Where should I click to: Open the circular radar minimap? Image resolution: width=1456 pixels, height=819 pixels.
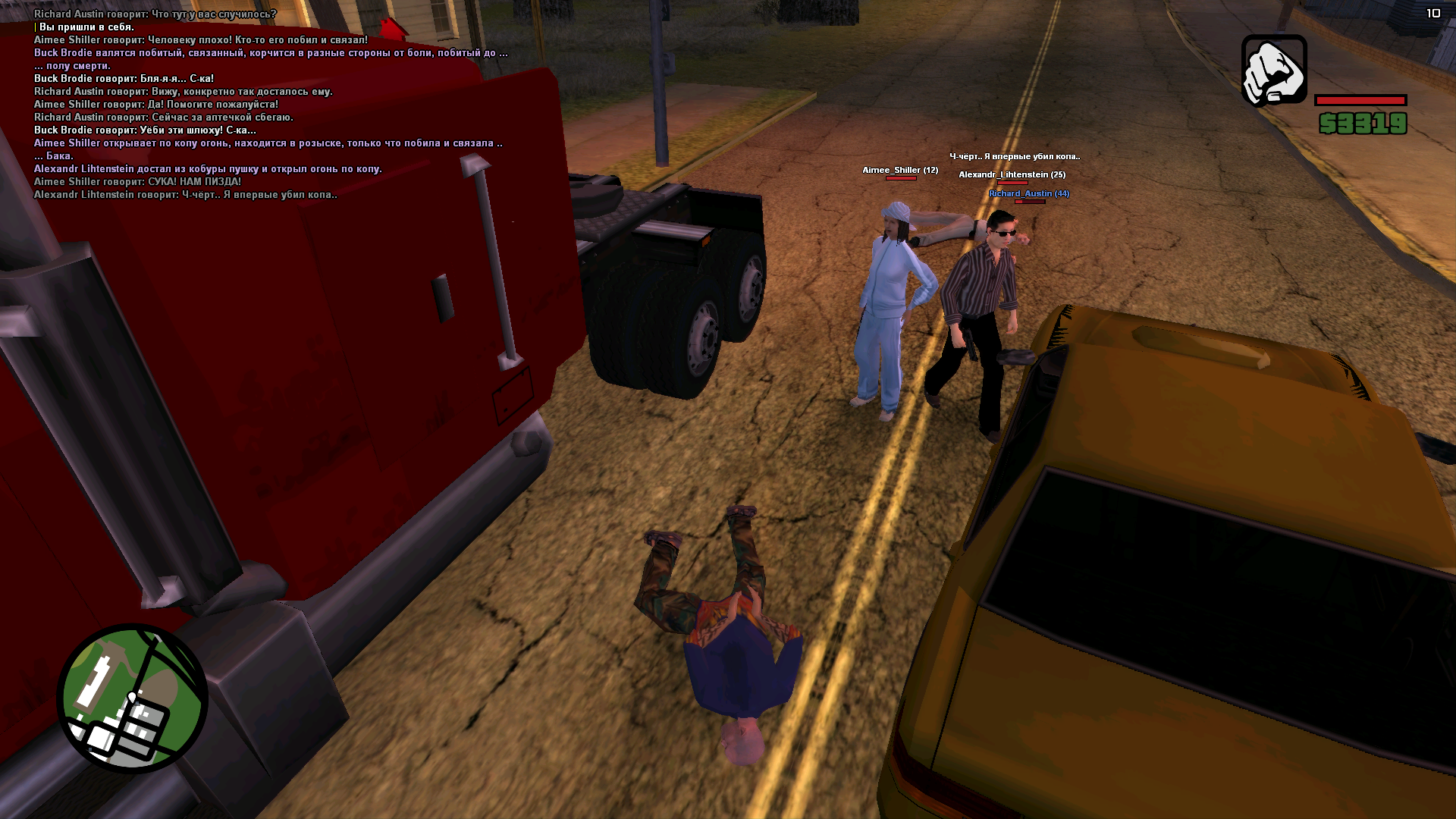(x=133, y=698)
